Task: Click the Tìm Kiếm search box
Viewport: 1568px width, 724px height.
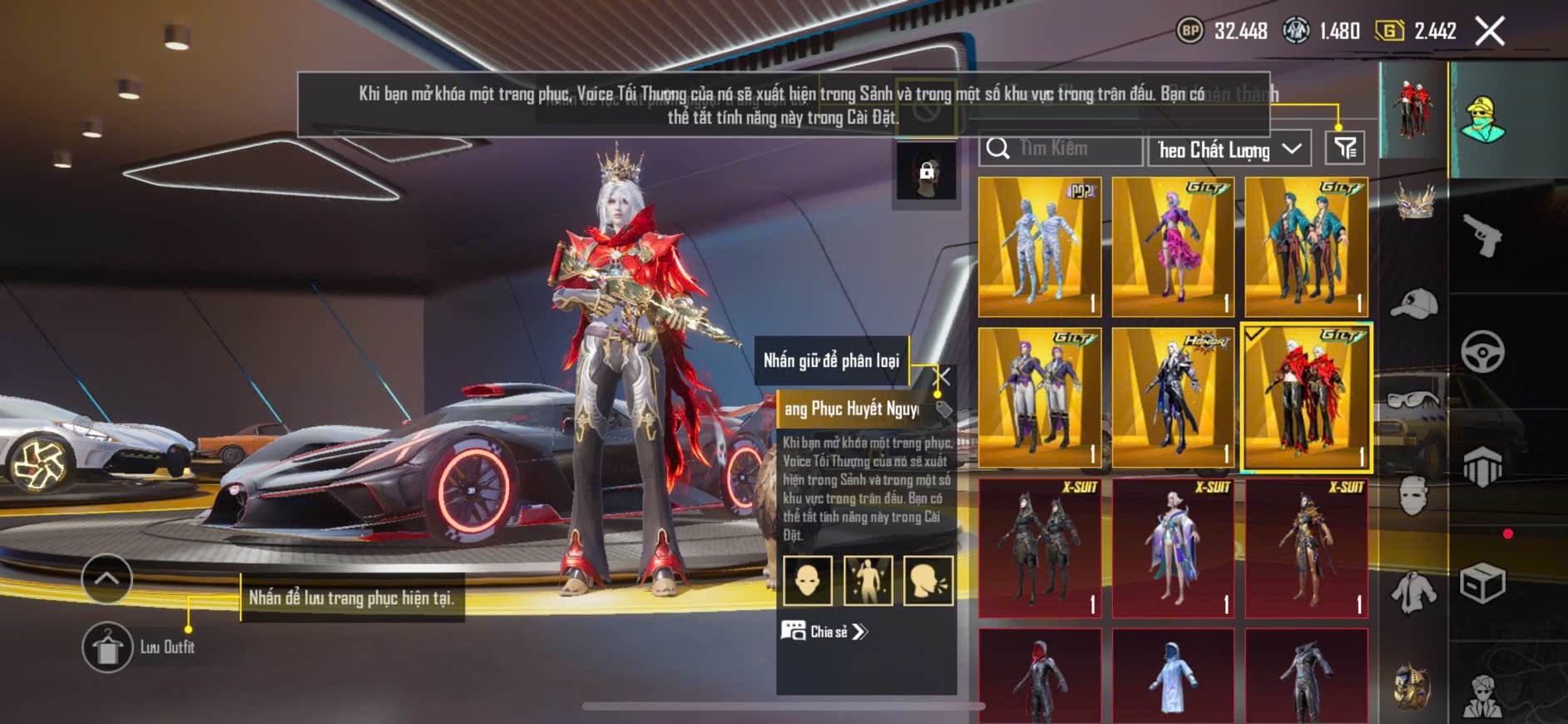Action: [x=1061, y=149]
